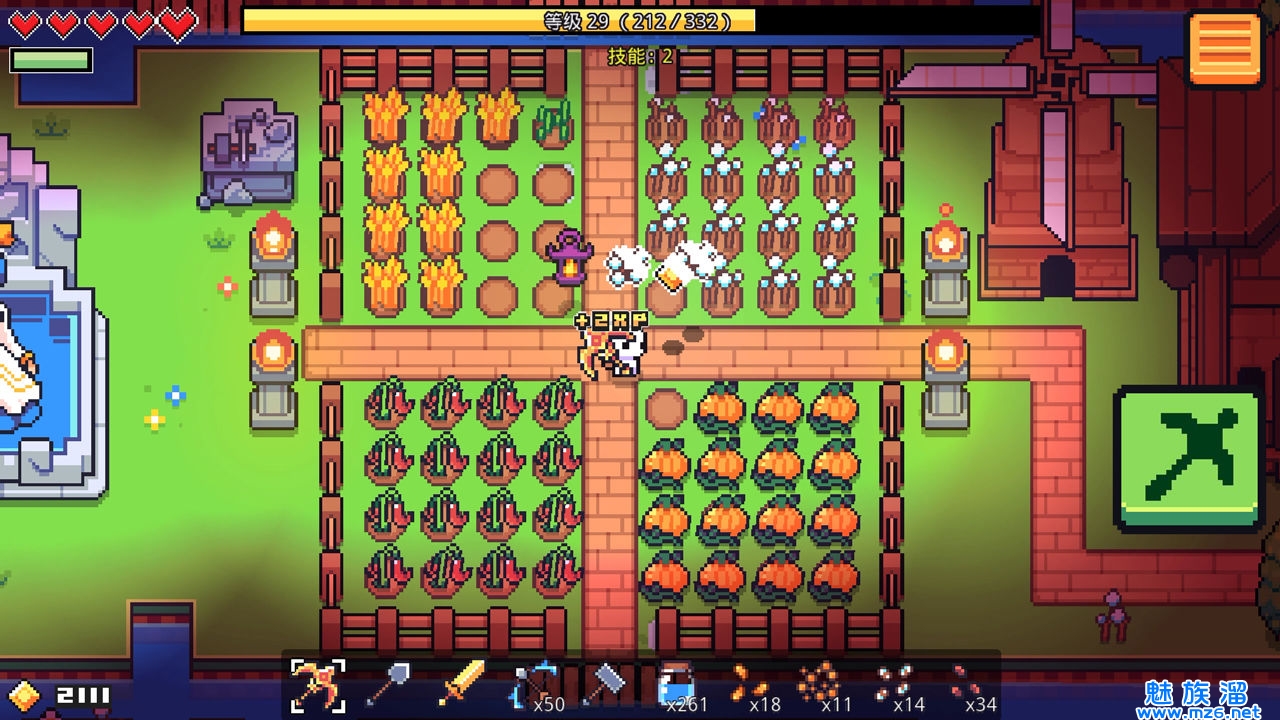Screen dimensions: 1280x720
Task: Tap the gold coin counter icon
Action: coord(24,695)
